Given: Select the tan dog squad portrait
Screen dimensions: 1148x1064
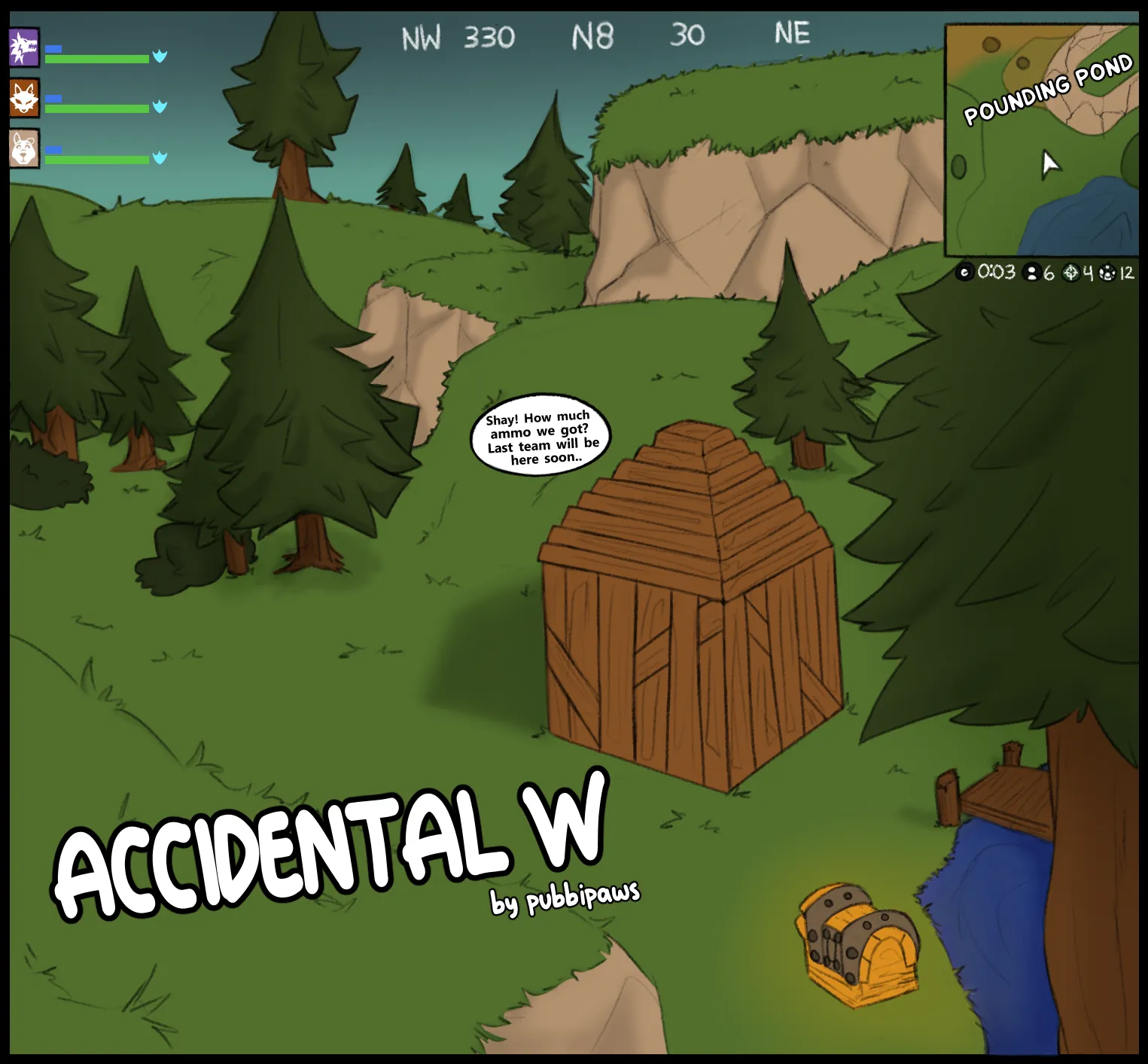Looking at the screenshot, I should click(24, 148).
